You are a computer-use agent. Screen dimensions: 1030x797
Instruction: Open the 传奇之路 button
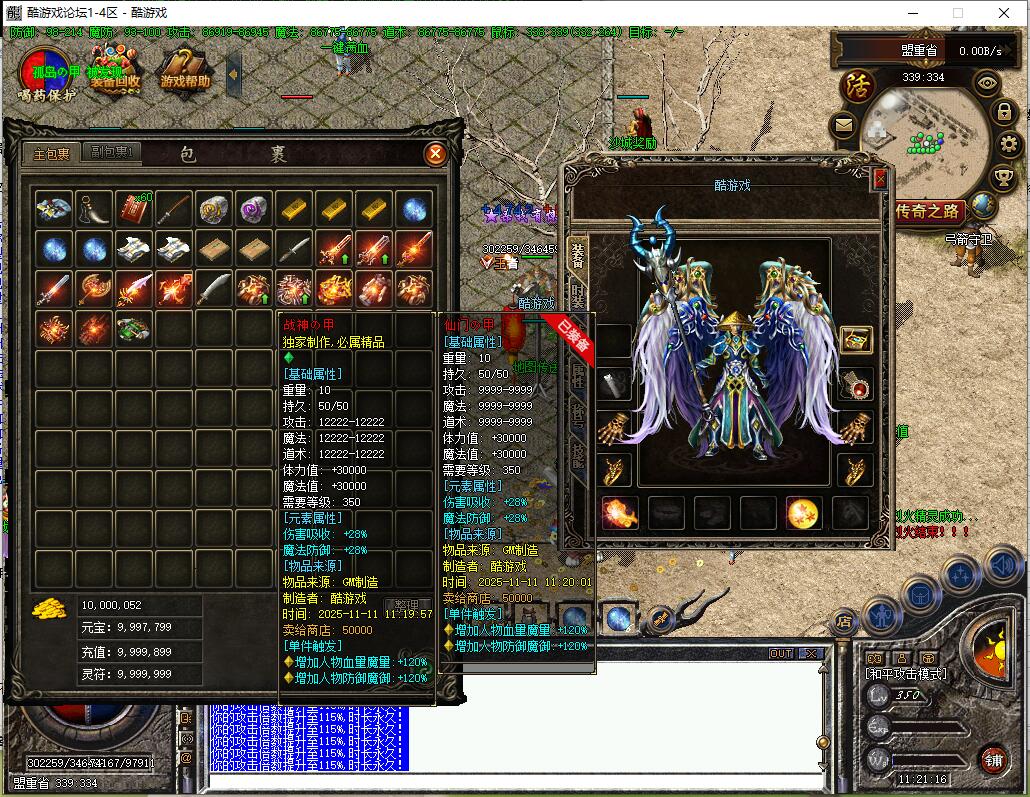(929, 211)
